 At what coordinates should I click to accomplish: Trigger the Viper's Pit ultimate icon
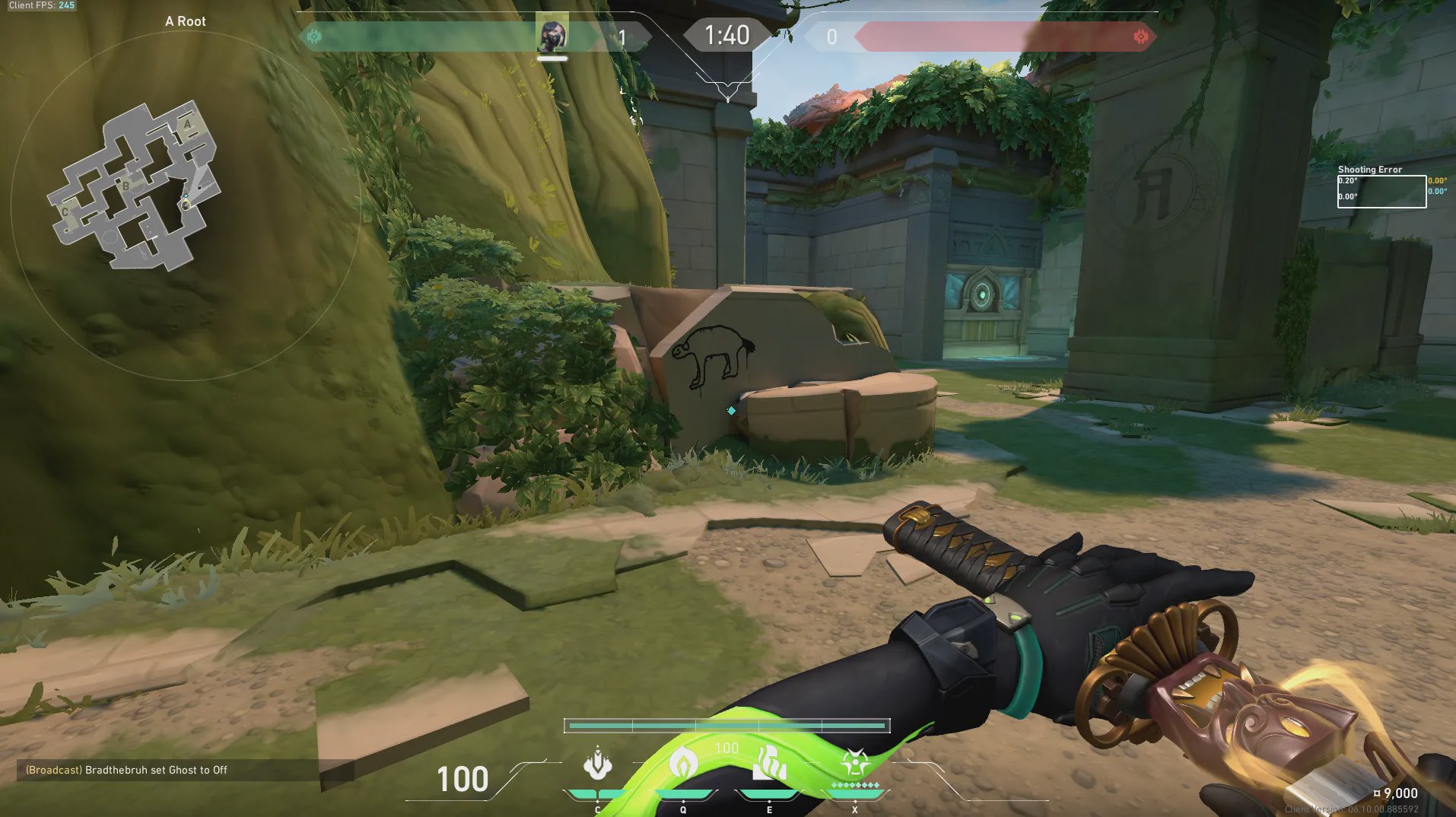855,763
